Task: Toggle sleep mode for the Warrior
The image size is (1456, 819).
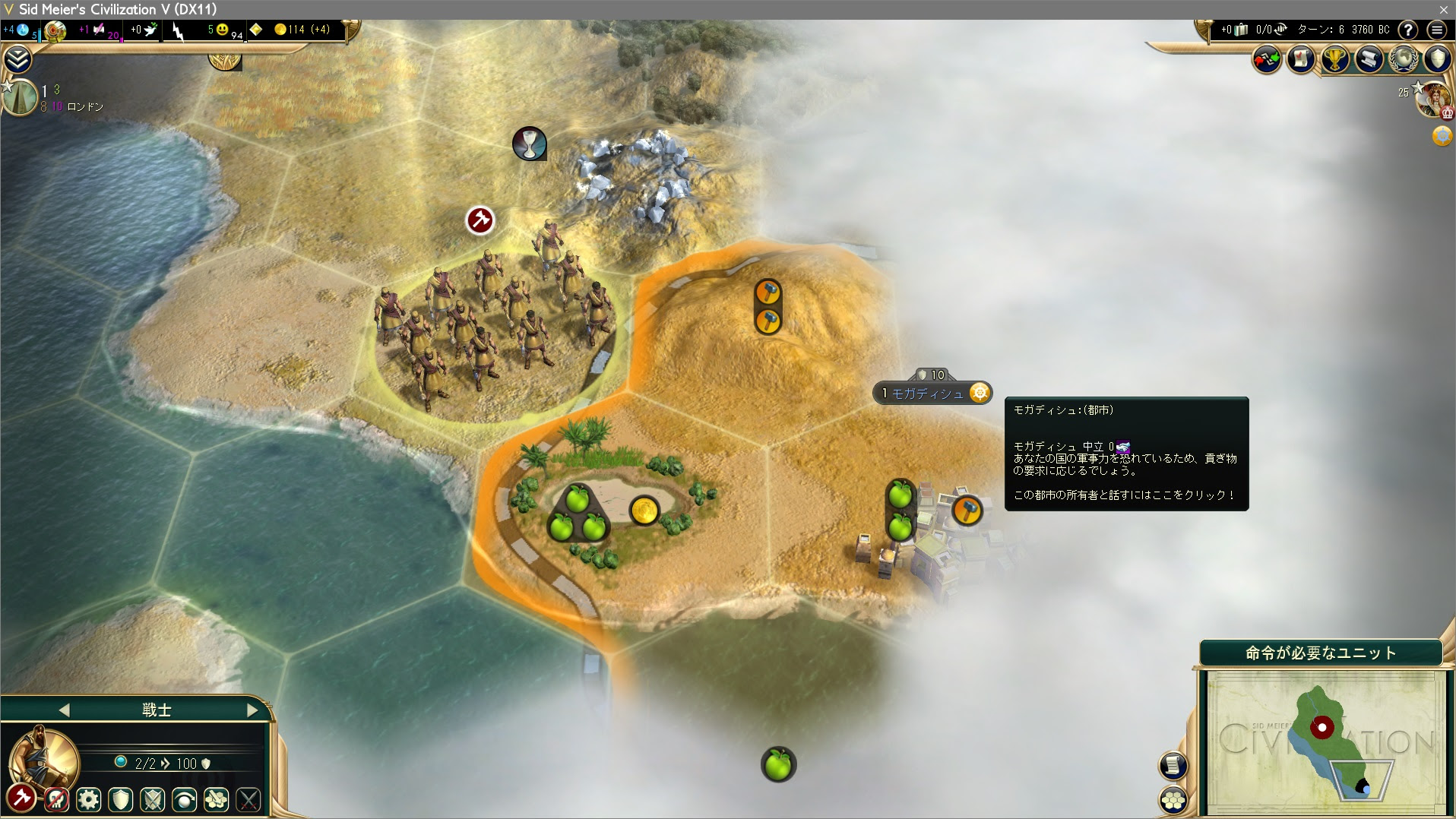Action: pos(183,800)
